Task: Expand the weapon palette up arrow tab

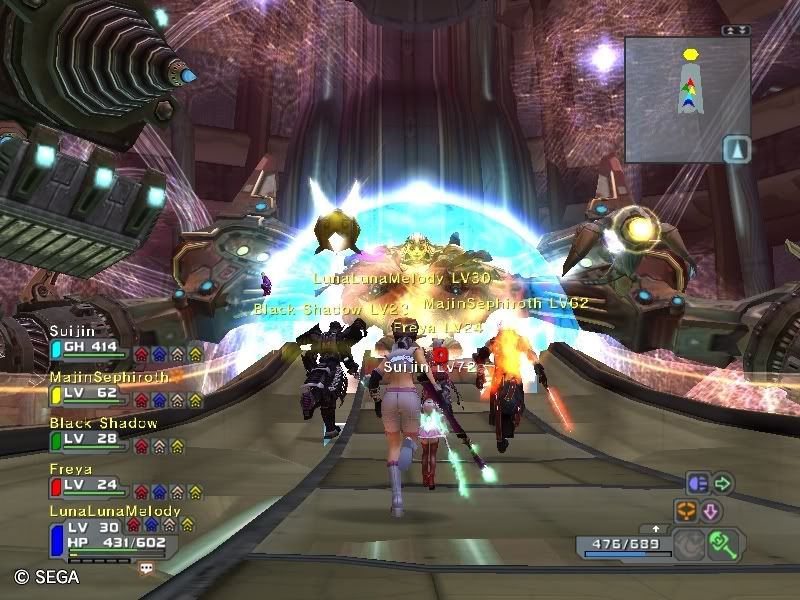Action: point(655,528)
